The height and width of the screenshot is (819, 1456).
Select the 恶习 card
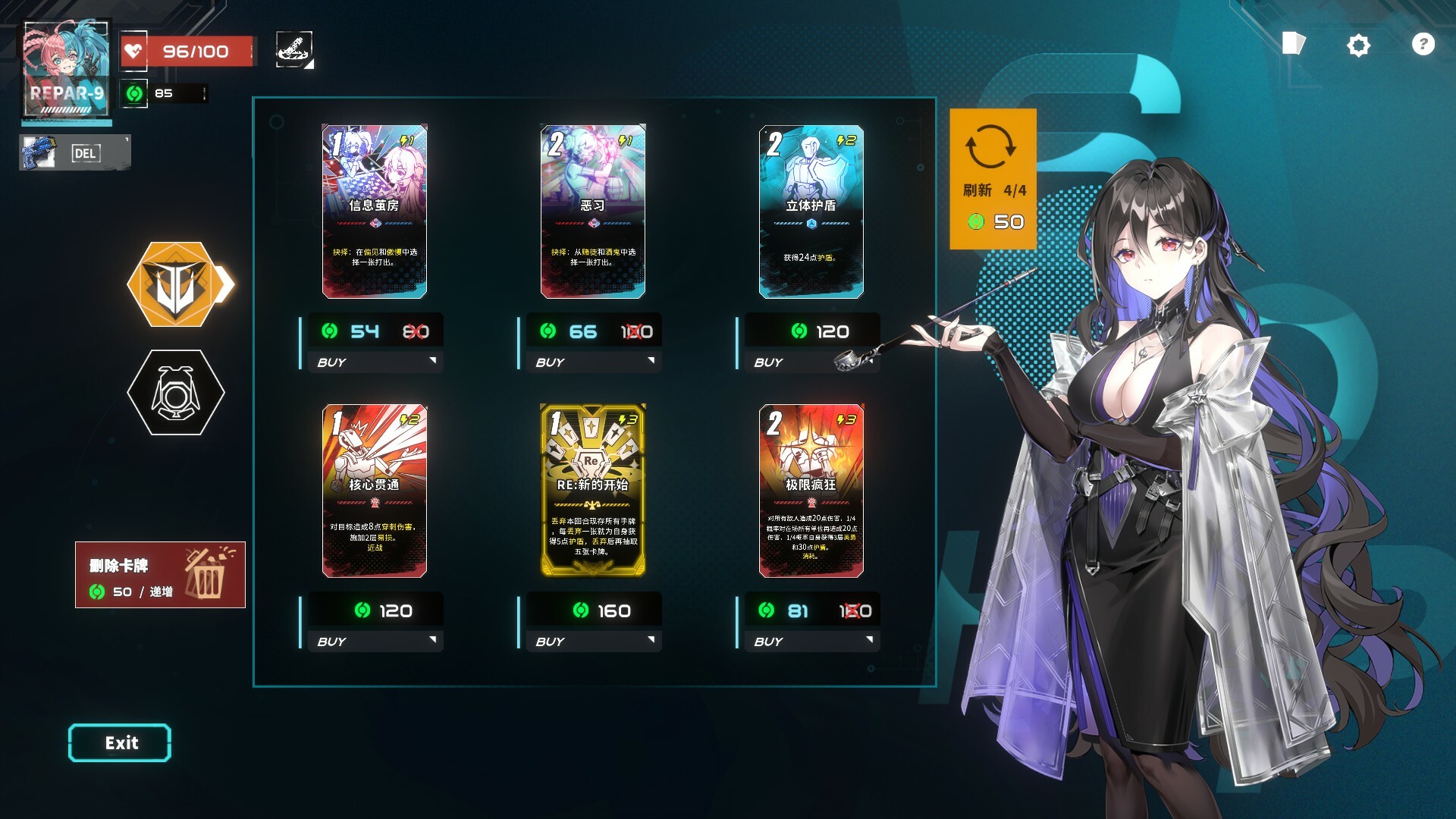[x=593, y=211]
